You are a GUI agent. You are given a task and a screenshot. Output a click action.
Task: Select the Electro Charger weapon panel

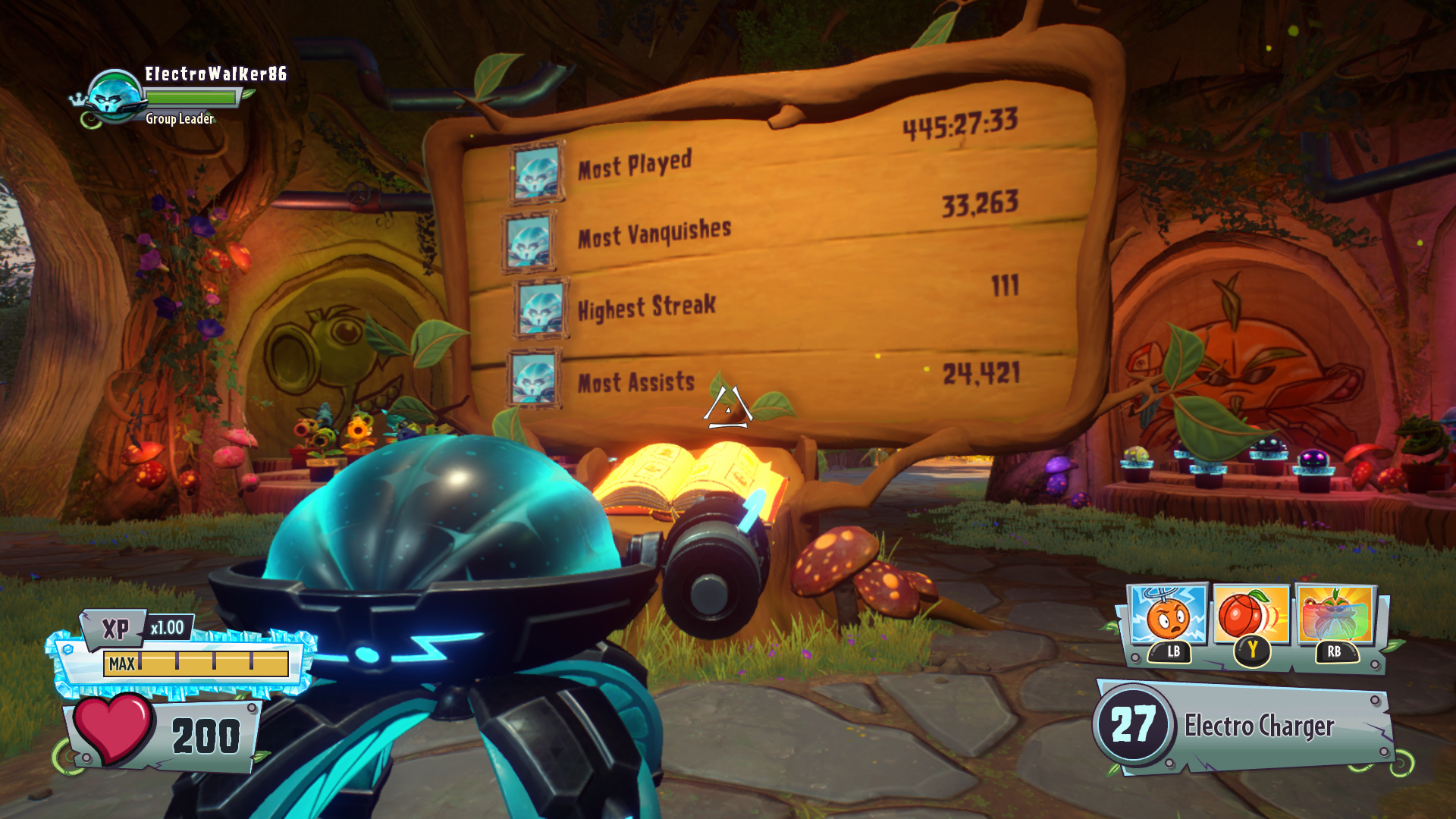[x=1244, y=726]
